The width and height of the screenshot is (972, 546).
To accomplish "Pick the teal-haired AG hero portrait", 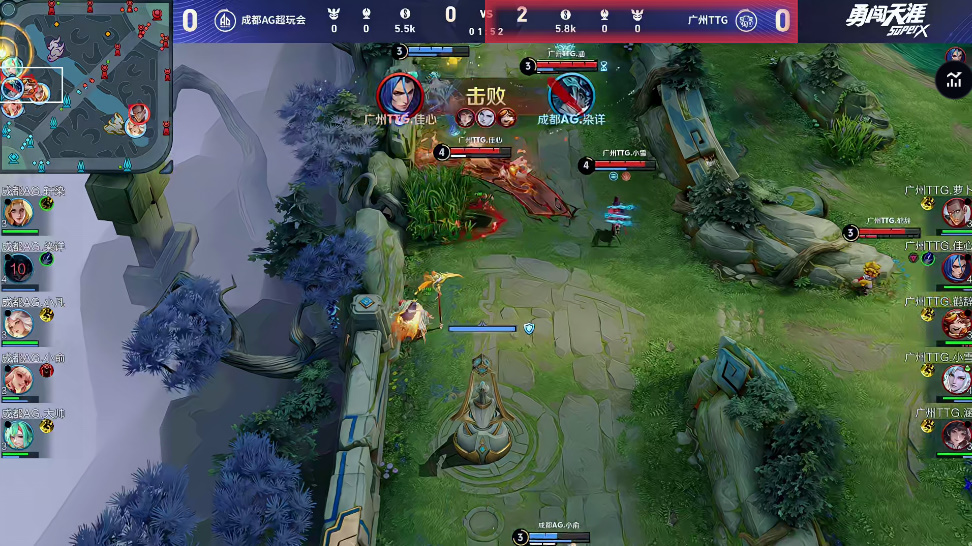I will click(18, 435).
